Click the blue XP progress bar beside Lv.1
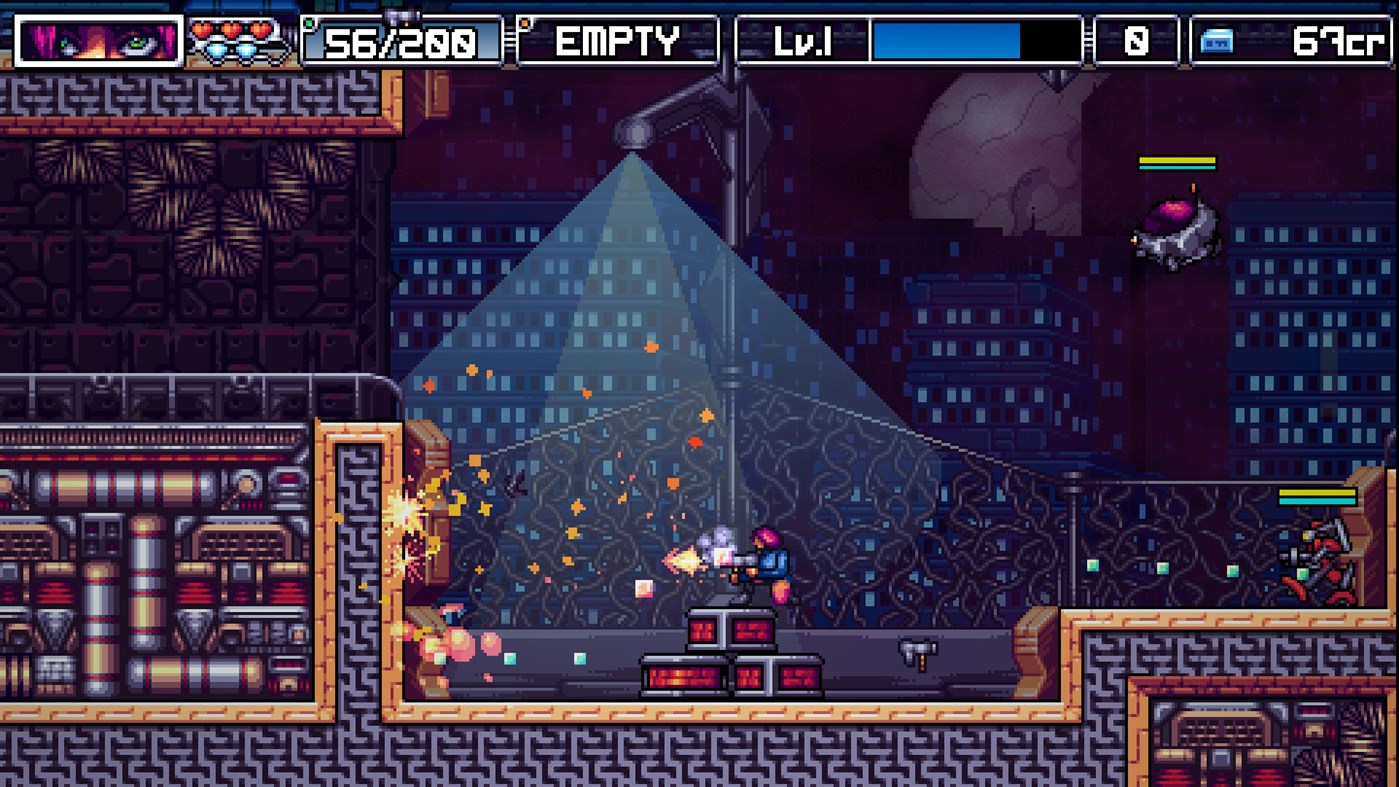 [945, 41]
